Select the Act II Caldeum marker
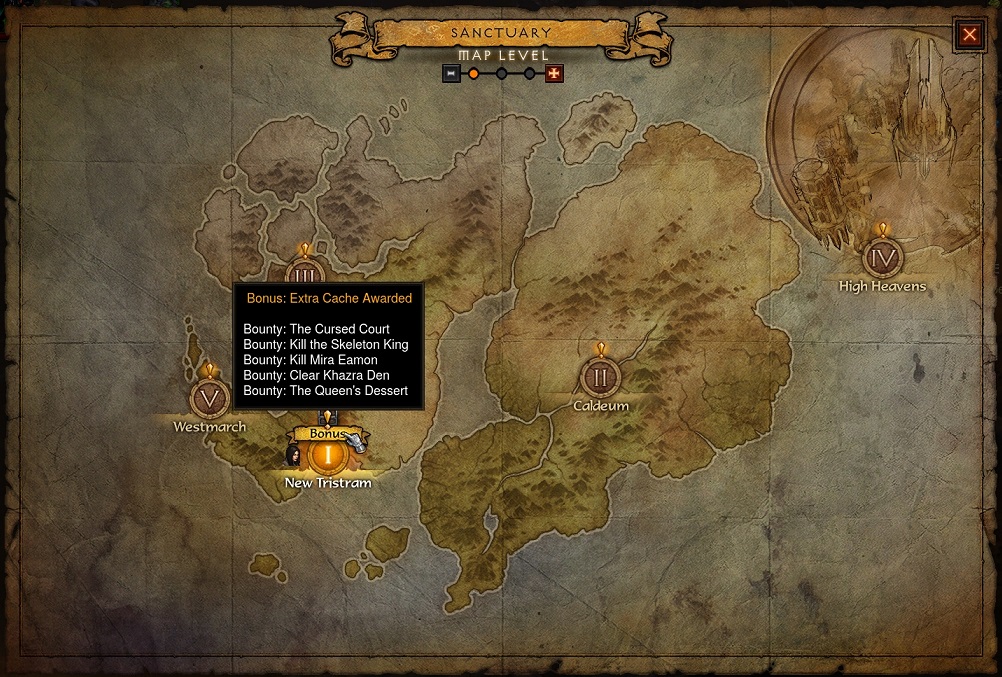The height and width of the screenshot is (677, 1002). click(x=600, y=377)
